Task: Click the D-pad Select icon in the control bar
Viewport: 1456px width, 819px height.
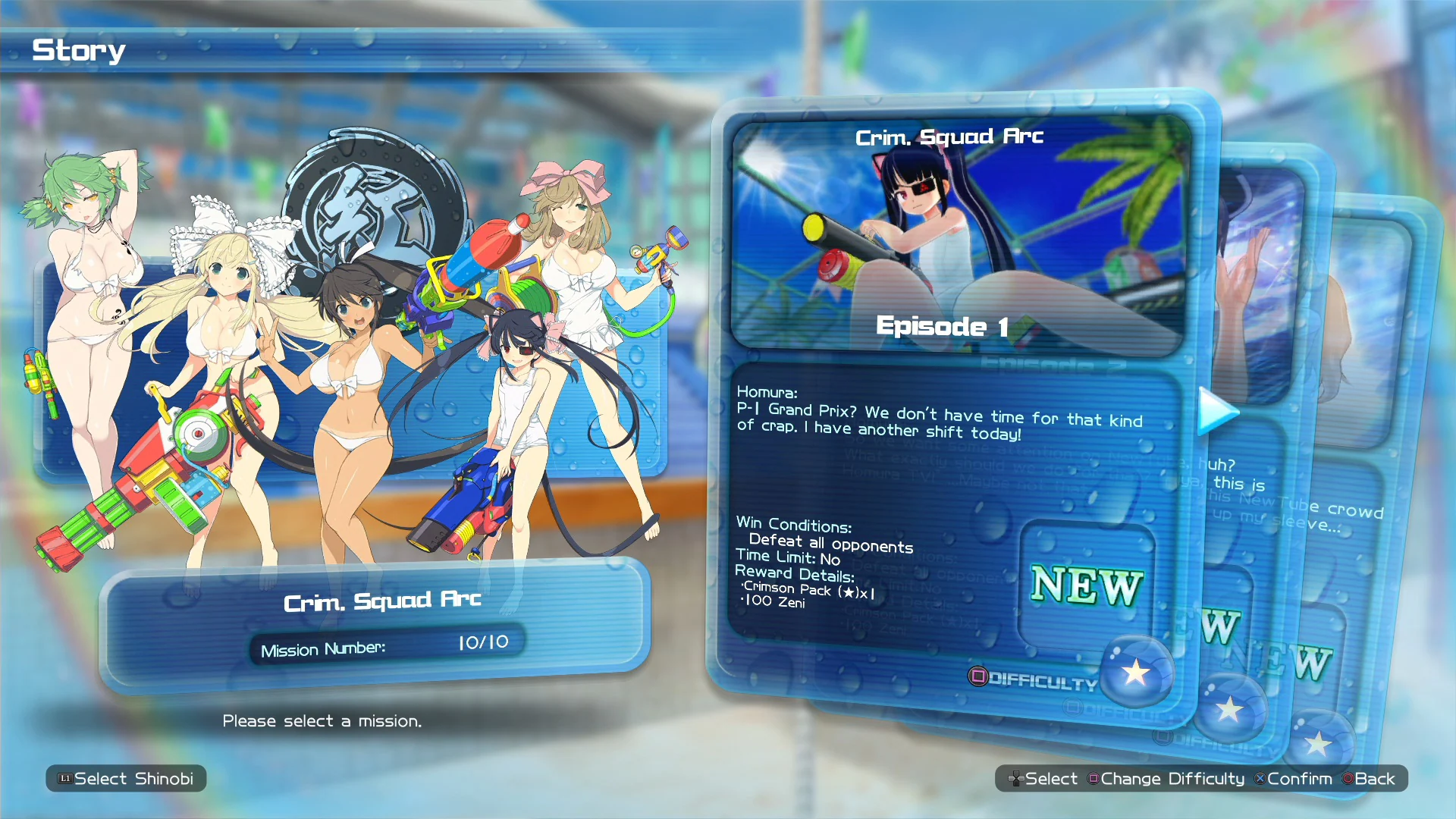Action: tap(1016, 778)
